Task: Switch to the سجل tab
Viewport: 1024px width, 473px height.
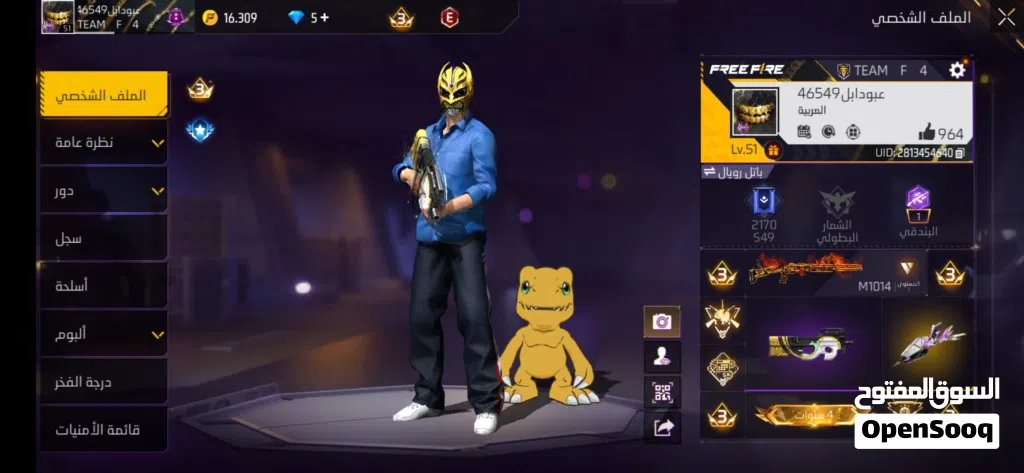Action: pos(102,238)
